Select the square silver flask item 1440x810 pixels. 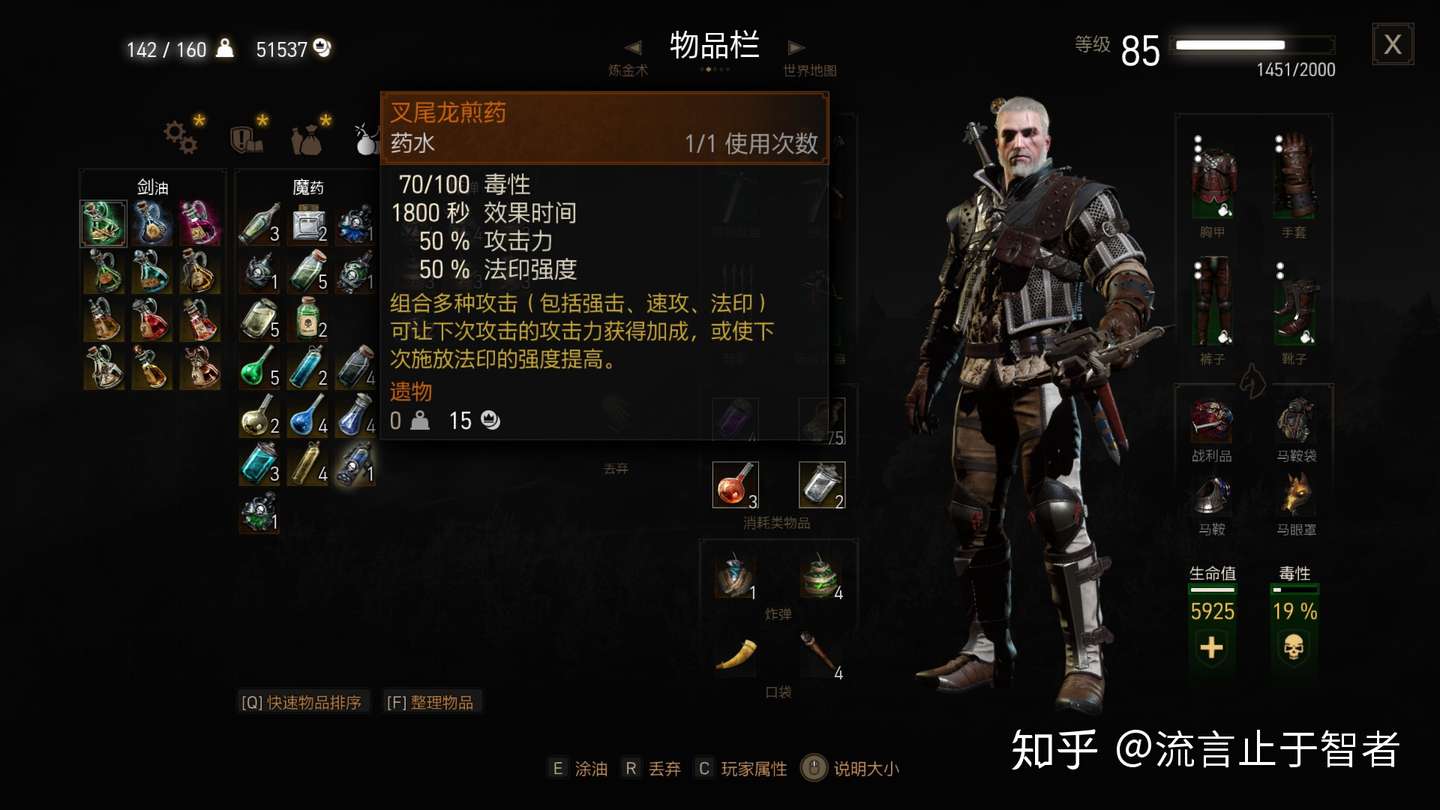(309, 224)
